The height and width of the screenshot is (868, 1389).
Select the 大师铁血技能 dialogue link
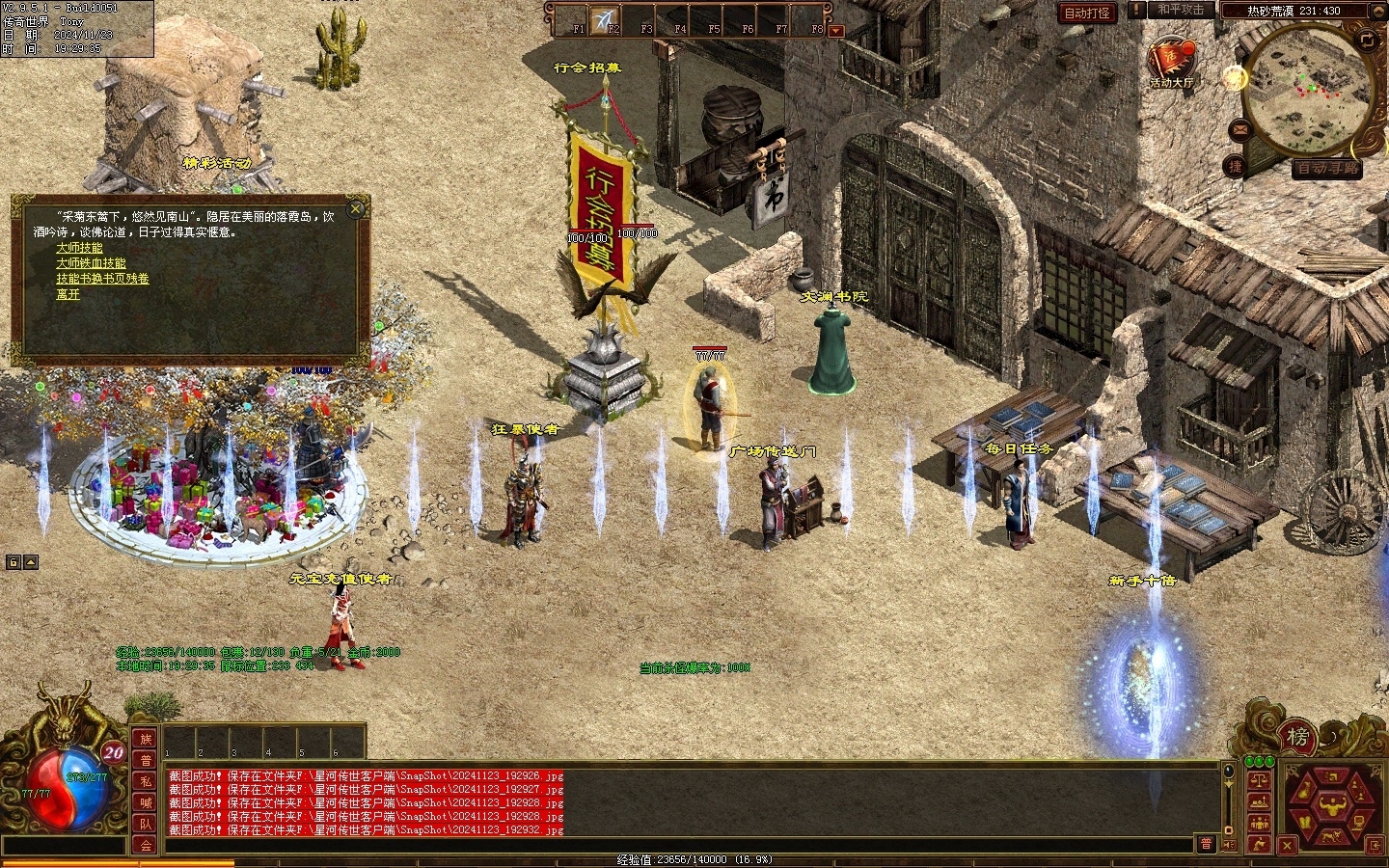[x=91, y=263]
